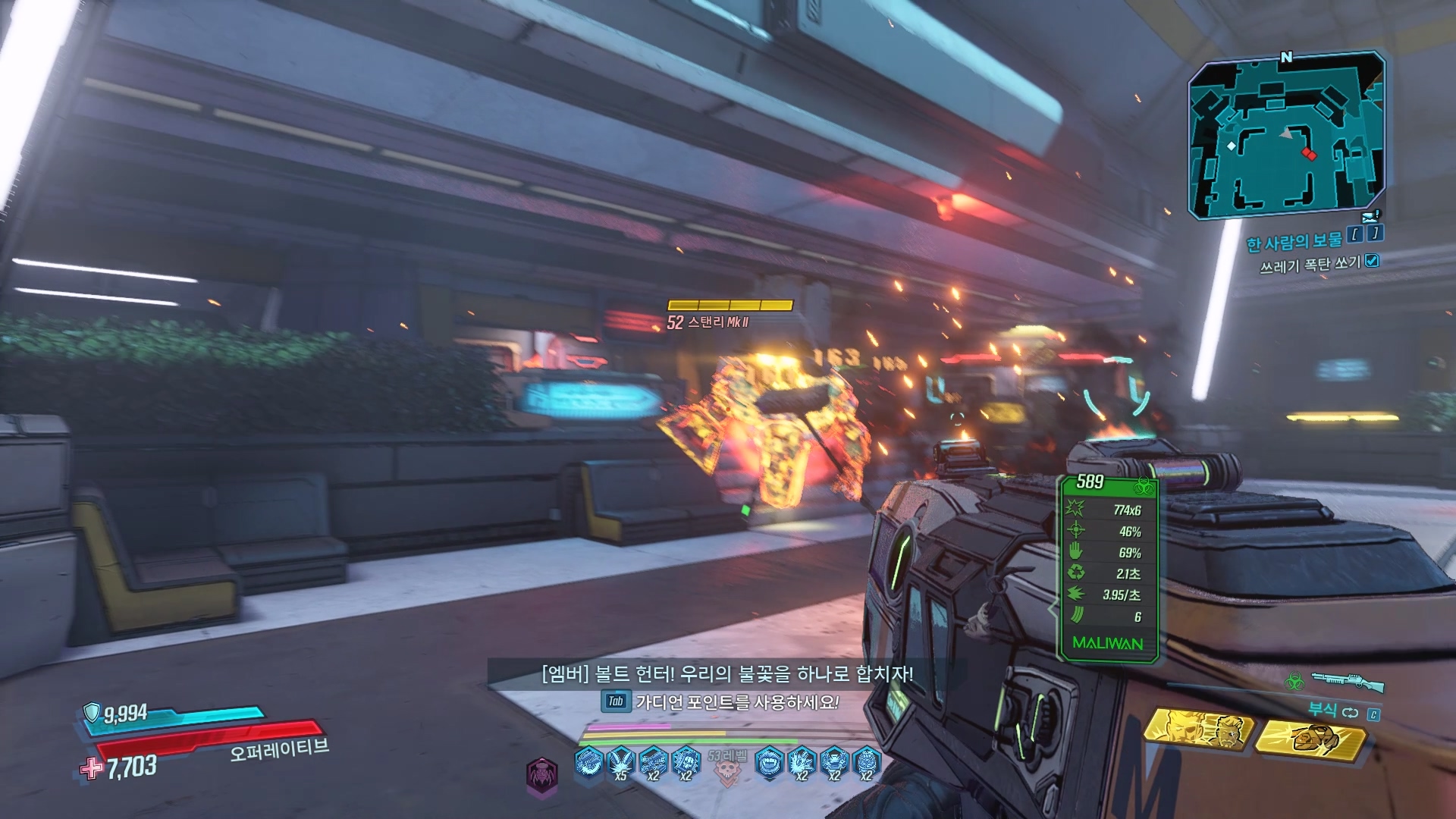Select the tracked mission title text
This screenshot has height=819, width=1456.
click(x=1294, y=242)
